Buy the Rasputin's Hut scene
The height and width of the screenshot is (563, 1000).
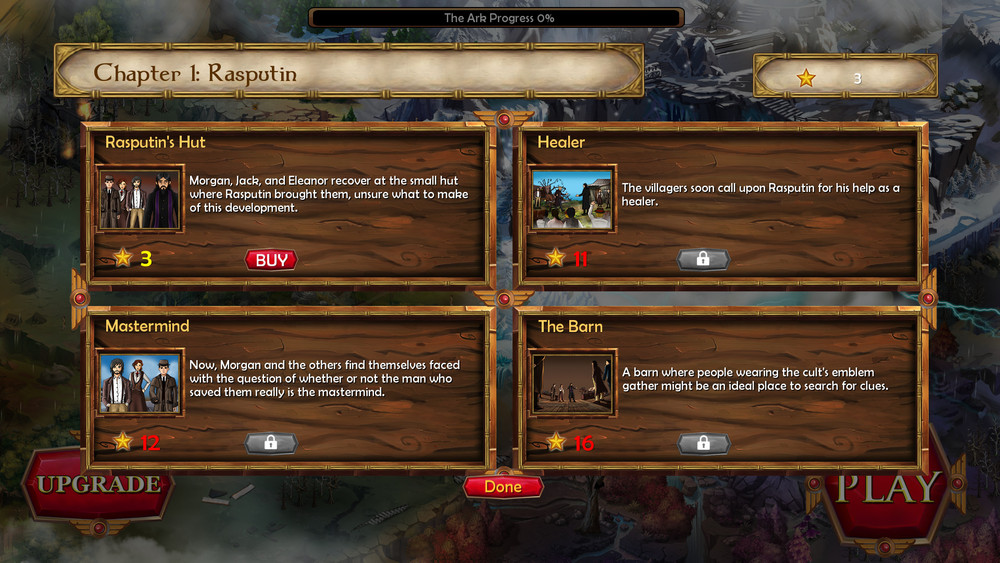(271, 260)
